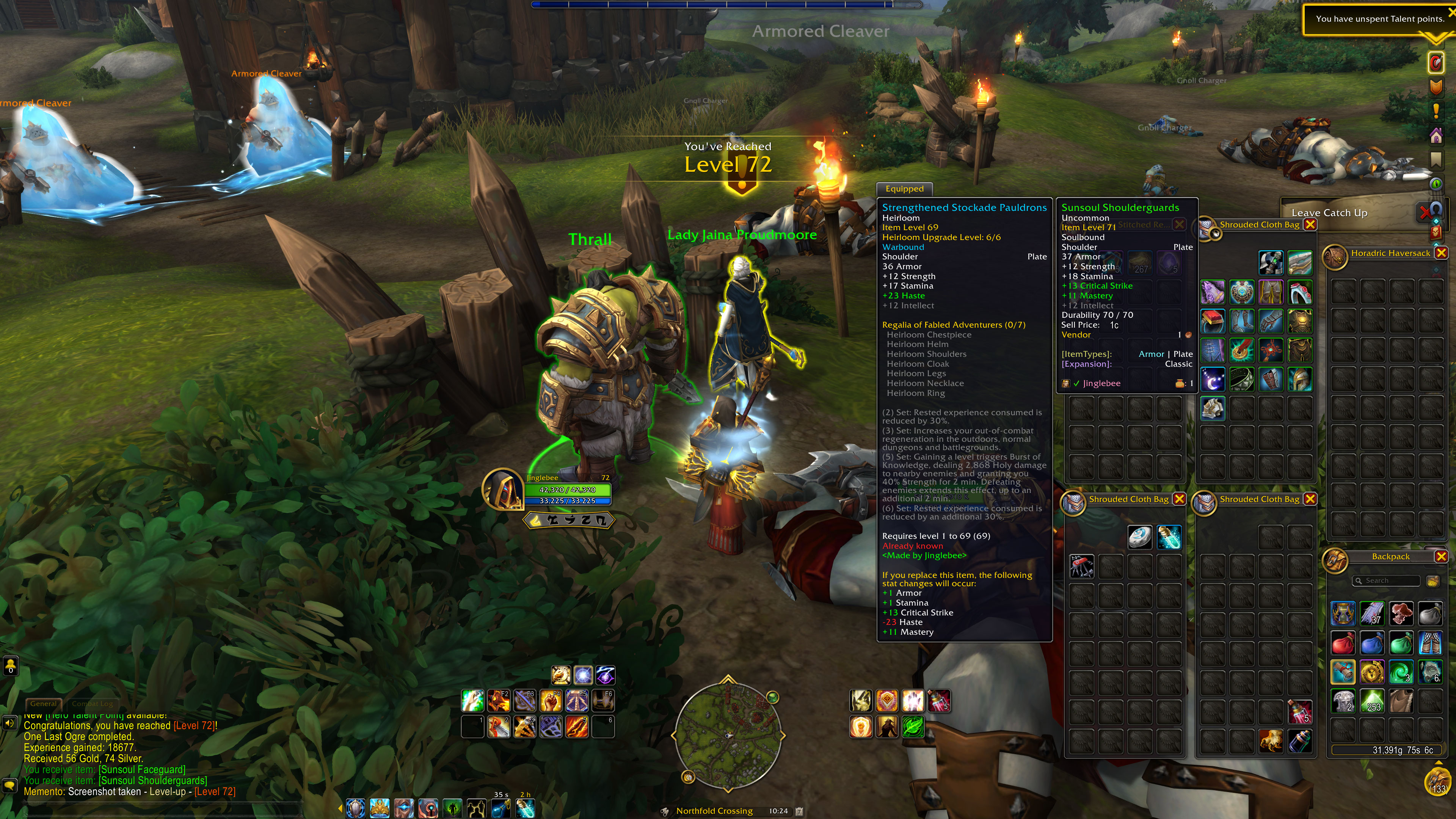This screenshot has width=1456, height=819.
Task: Use the flaming blade ability on slot 5
Action: [x=576, y=727]
